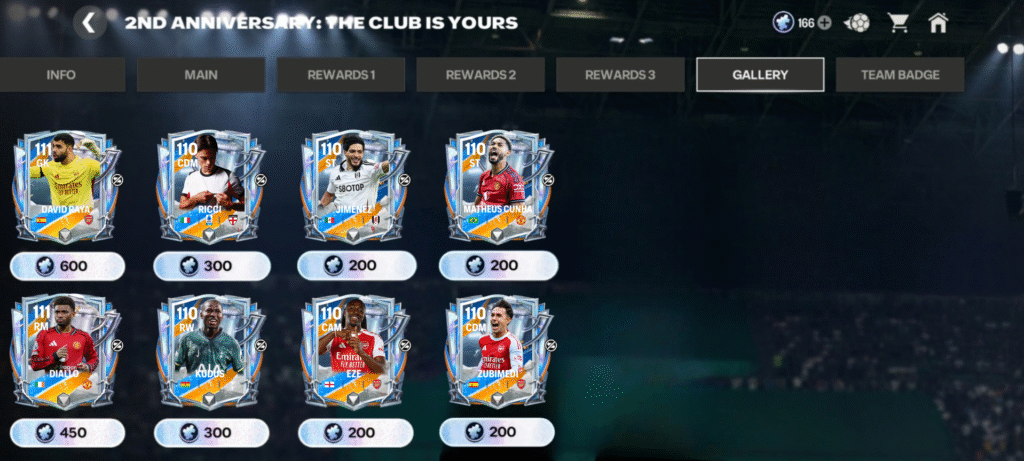
Task: Buy David Raya for 600 tokens
Action: [x=67, y=266]
